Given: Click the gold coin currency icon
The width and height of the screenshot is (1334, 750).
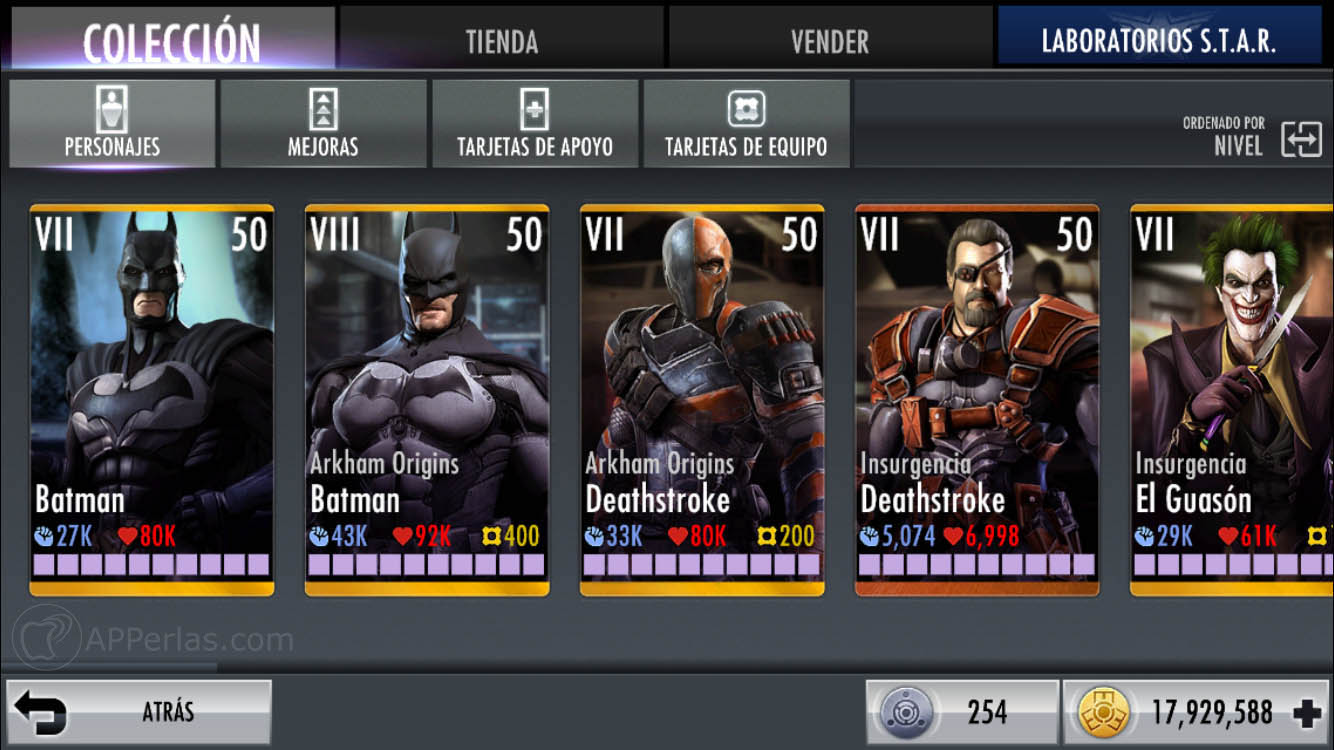Looking at the screenshot, I should click(1105, 712).
